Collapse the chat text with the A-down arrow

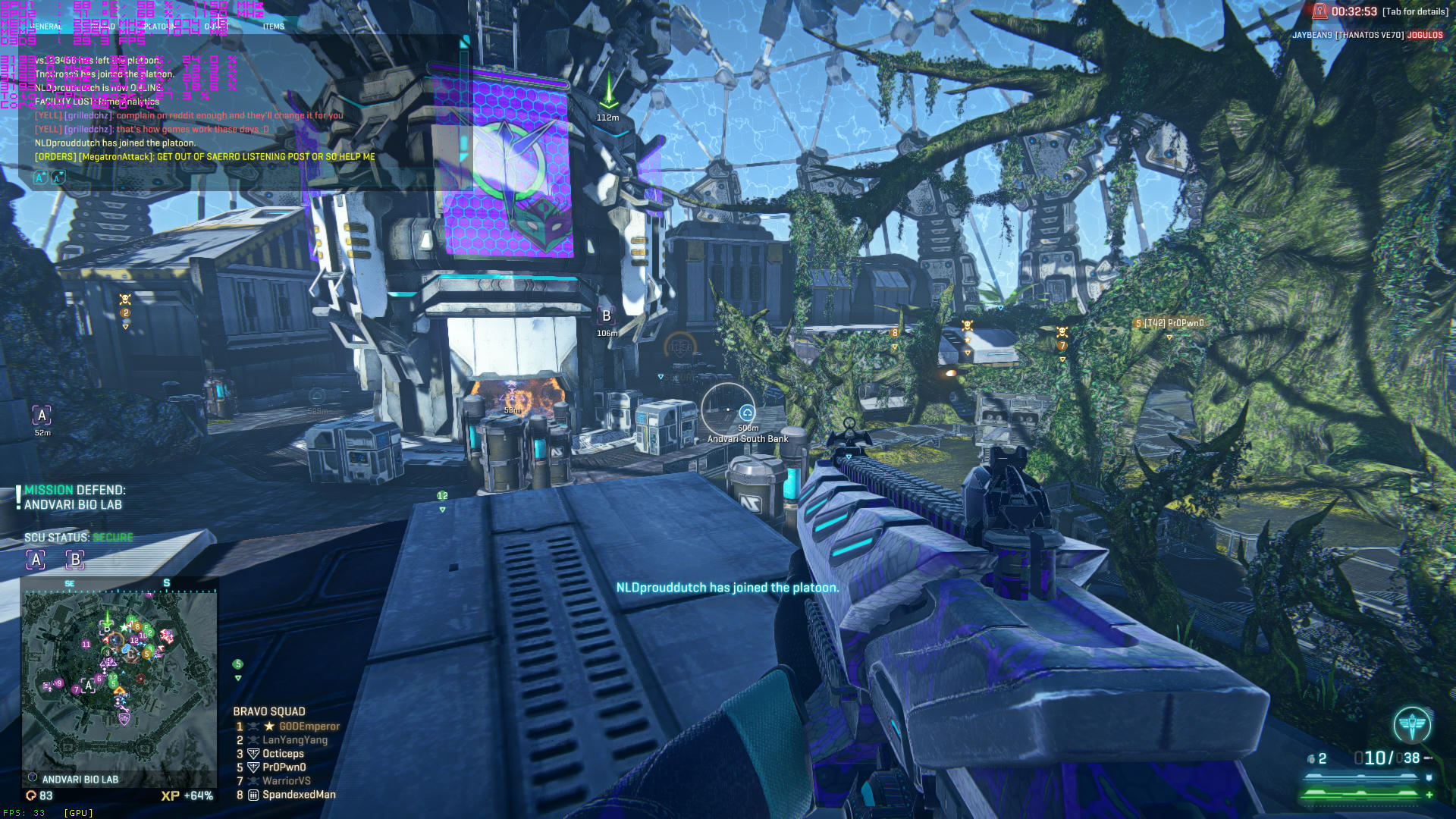pyautogui.click(x=58, y=177)
